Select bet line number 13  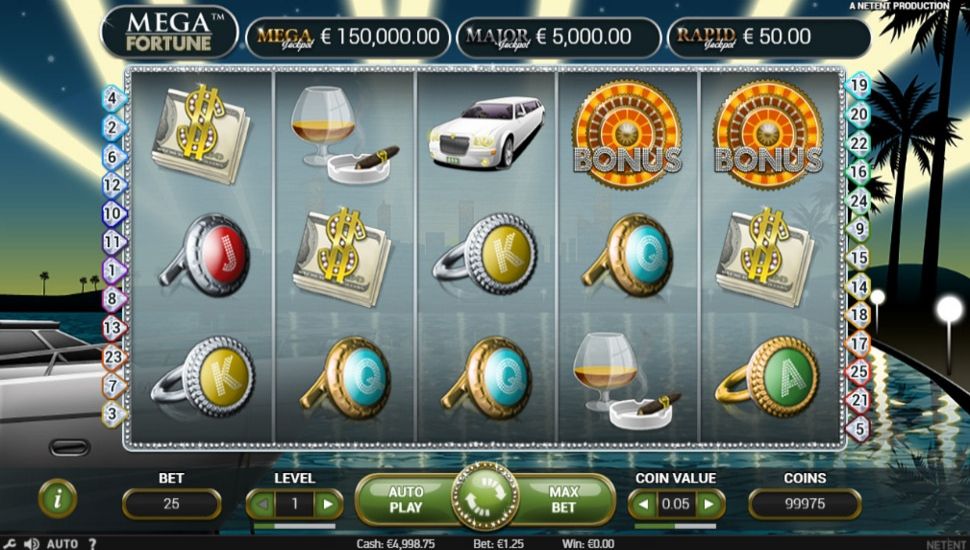click(x=112, y=327)
